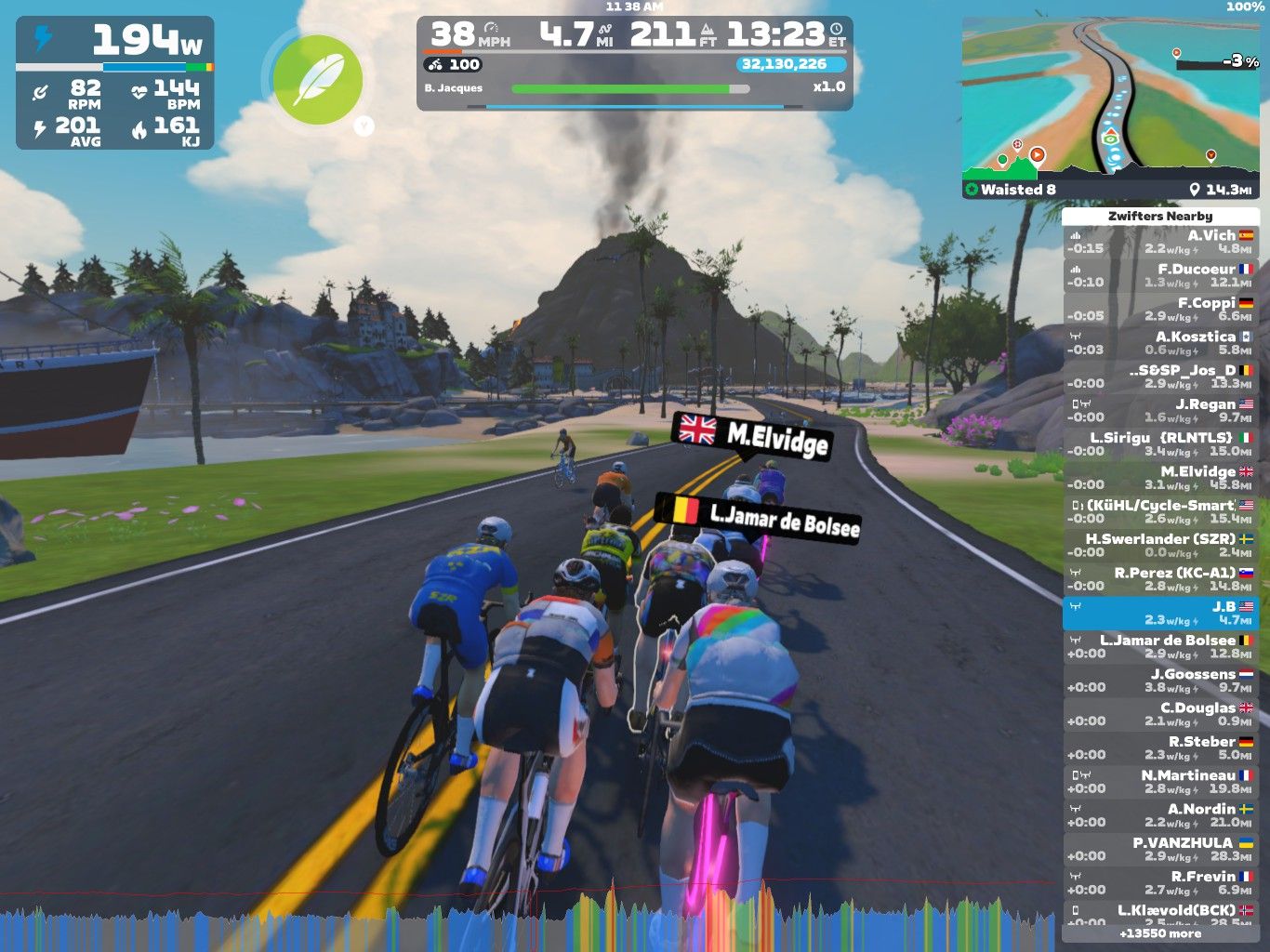Image resolution: width=1270 pixels, height=952 pixels.
Task: Pick H.Swerlander (SZR) rider row
Action: pyautogui.click(x=1160, y=546)
